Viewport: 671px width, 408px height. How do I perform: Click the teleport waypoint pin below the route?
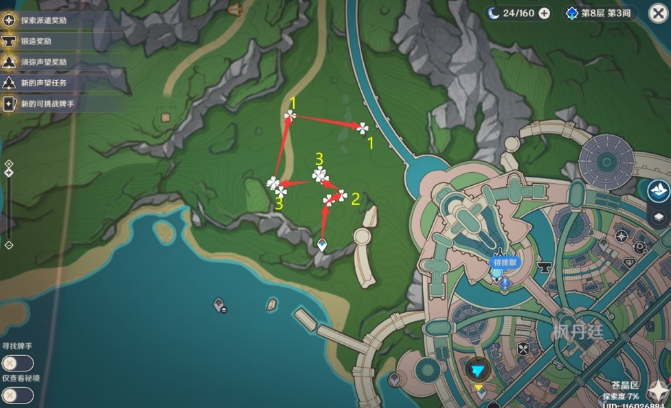tap(322, 245)
